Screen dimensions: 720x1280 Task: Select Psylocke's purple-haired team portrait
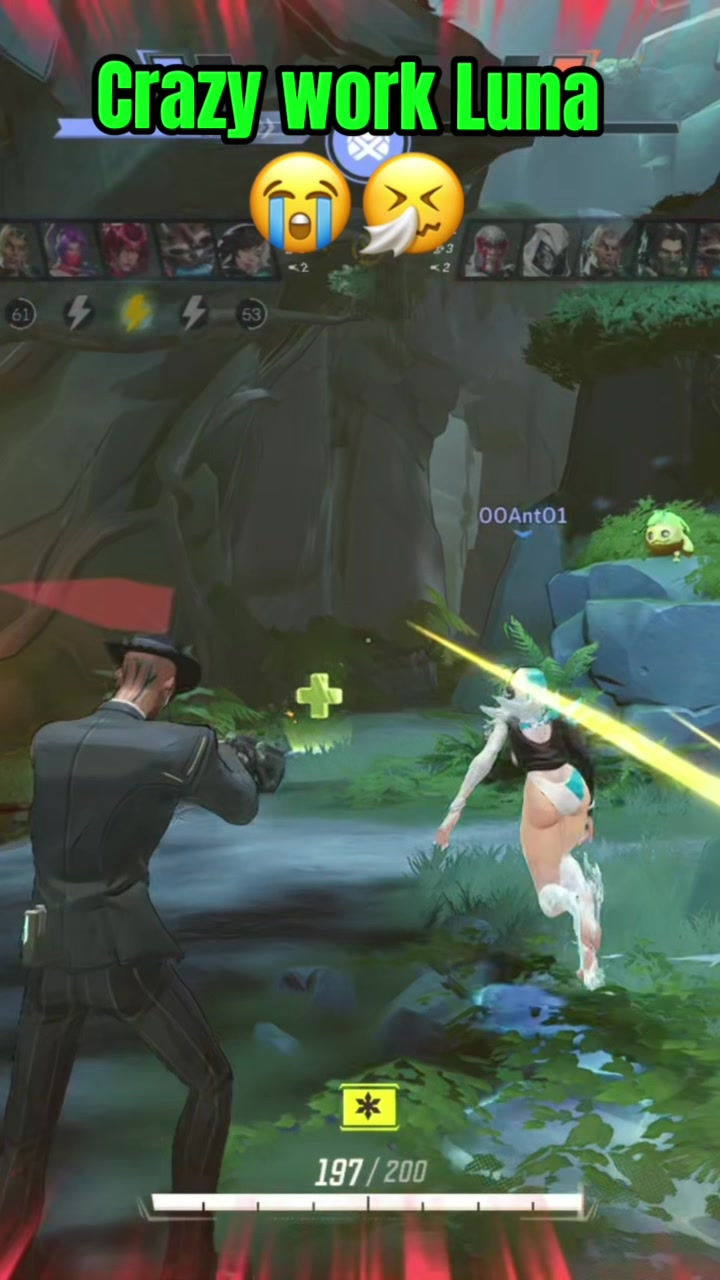(70, 249)
